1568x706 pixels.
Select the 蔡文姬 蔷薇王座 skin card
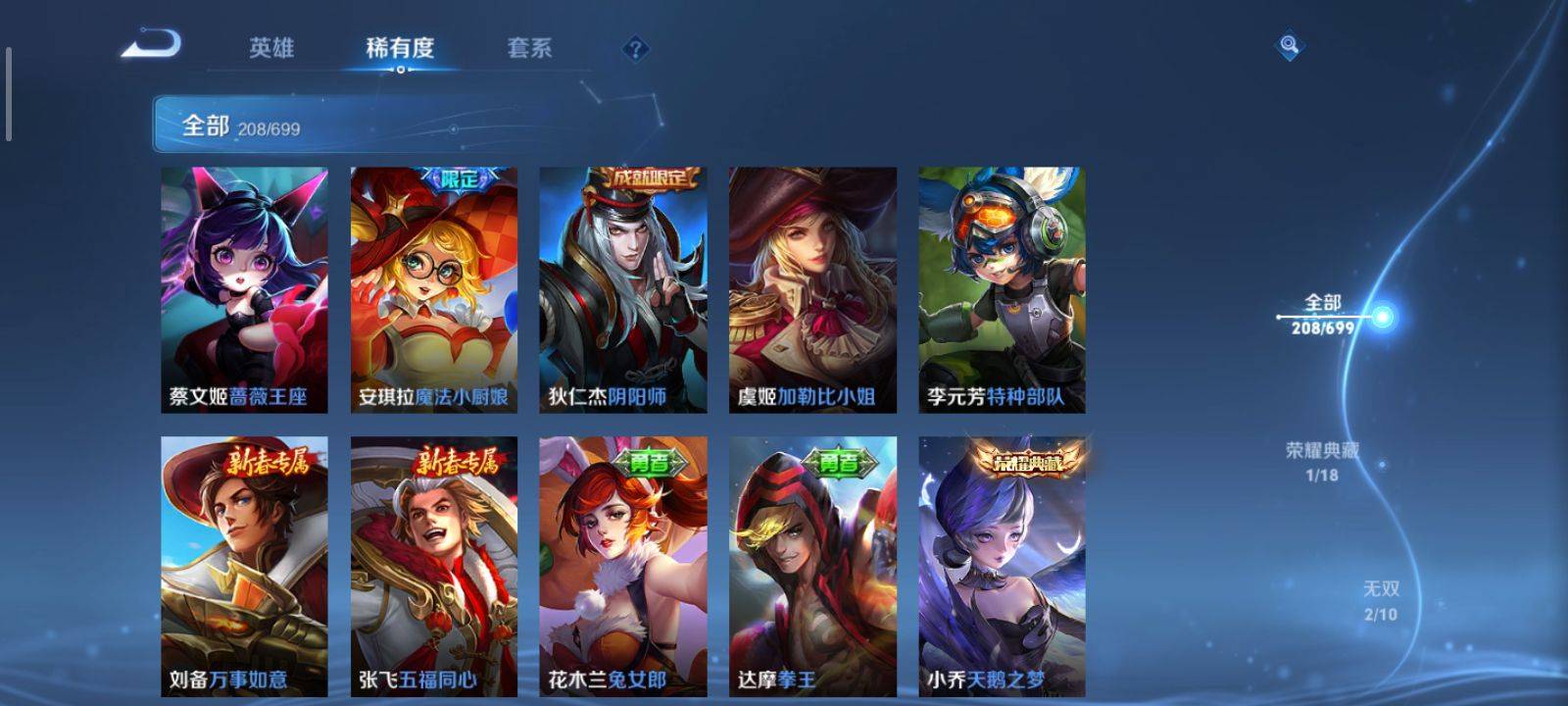tap(244, 289)
